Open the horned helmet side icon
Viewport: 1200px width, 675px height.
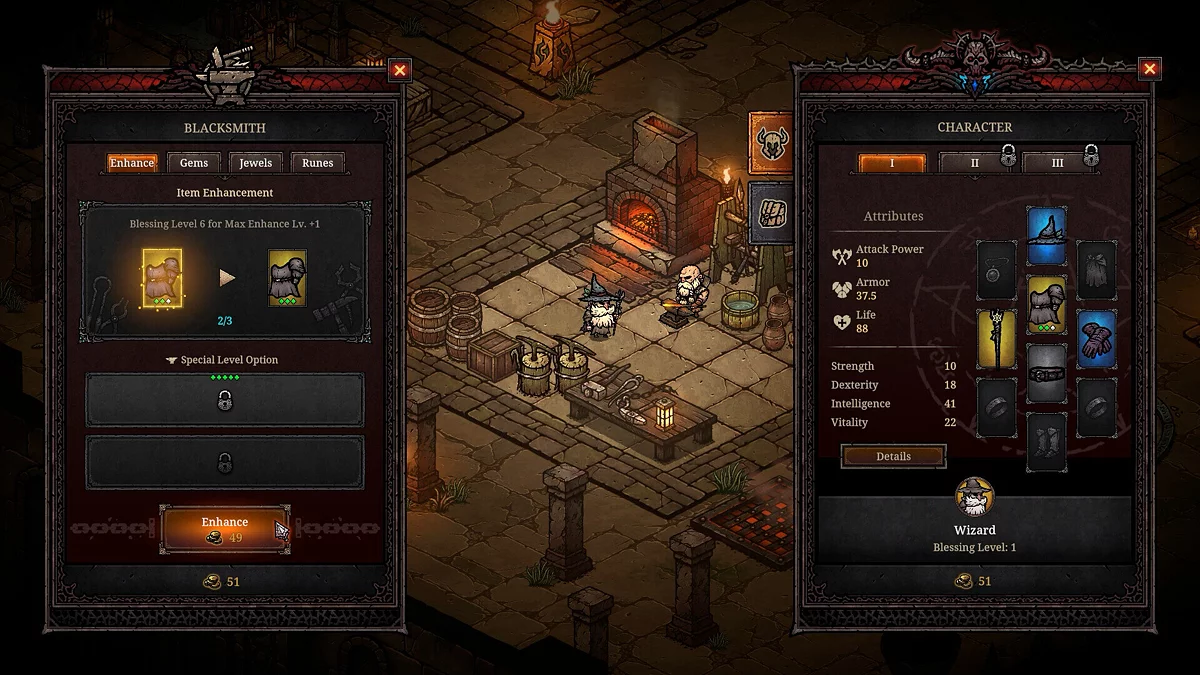point(771,144)
